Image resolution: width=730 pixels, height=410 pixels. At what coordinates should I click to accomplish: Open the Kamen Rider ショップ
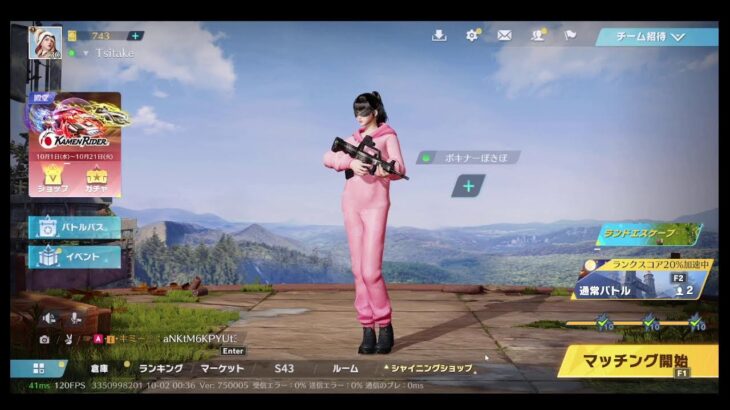click(x=53, y=180)
